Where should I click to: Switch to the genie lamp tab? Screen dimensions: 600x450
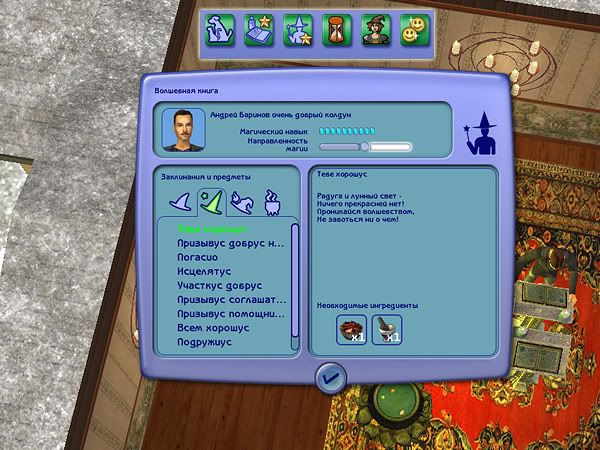241,202
